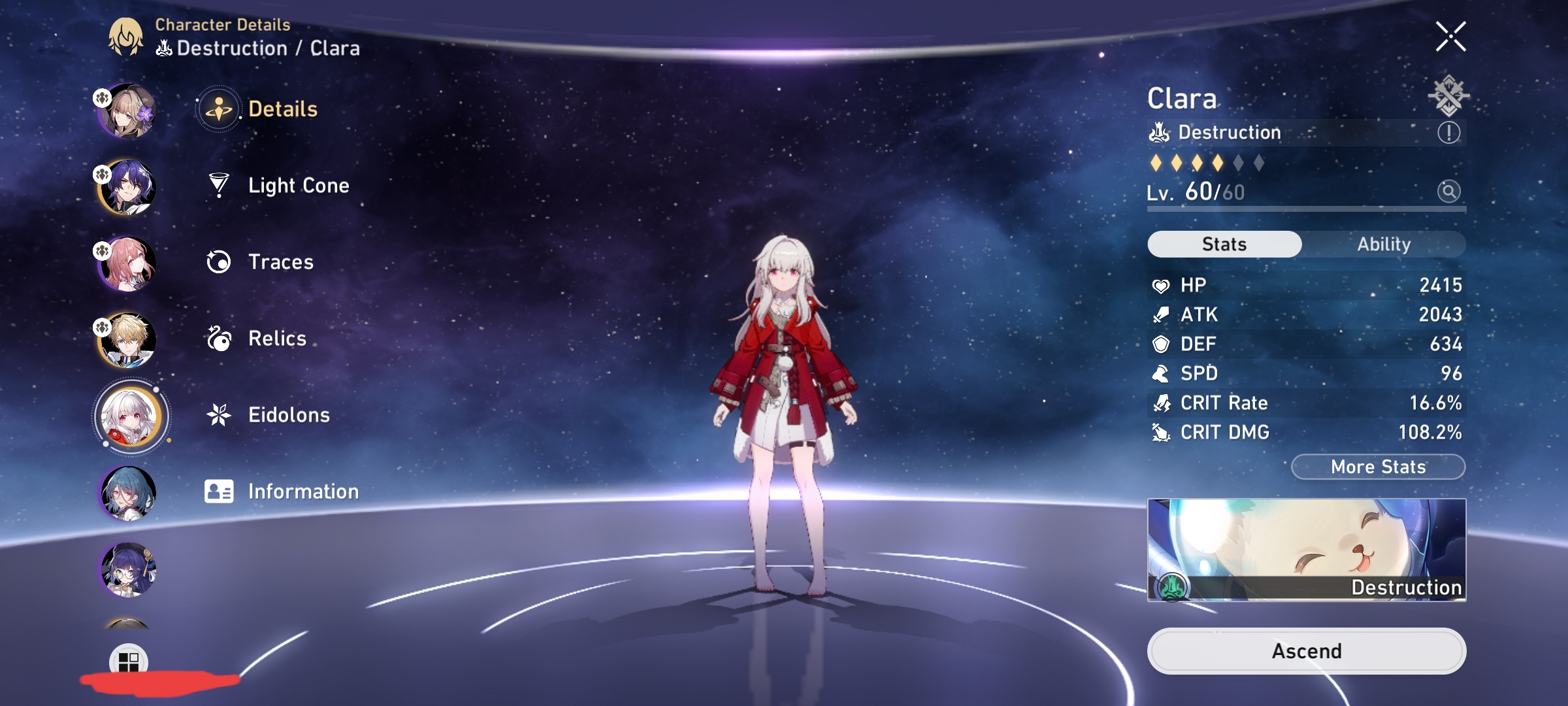Viewport: 1568px width, 706px height.
Task: Switch to the Ability tab
Action: coord(1385,244)
